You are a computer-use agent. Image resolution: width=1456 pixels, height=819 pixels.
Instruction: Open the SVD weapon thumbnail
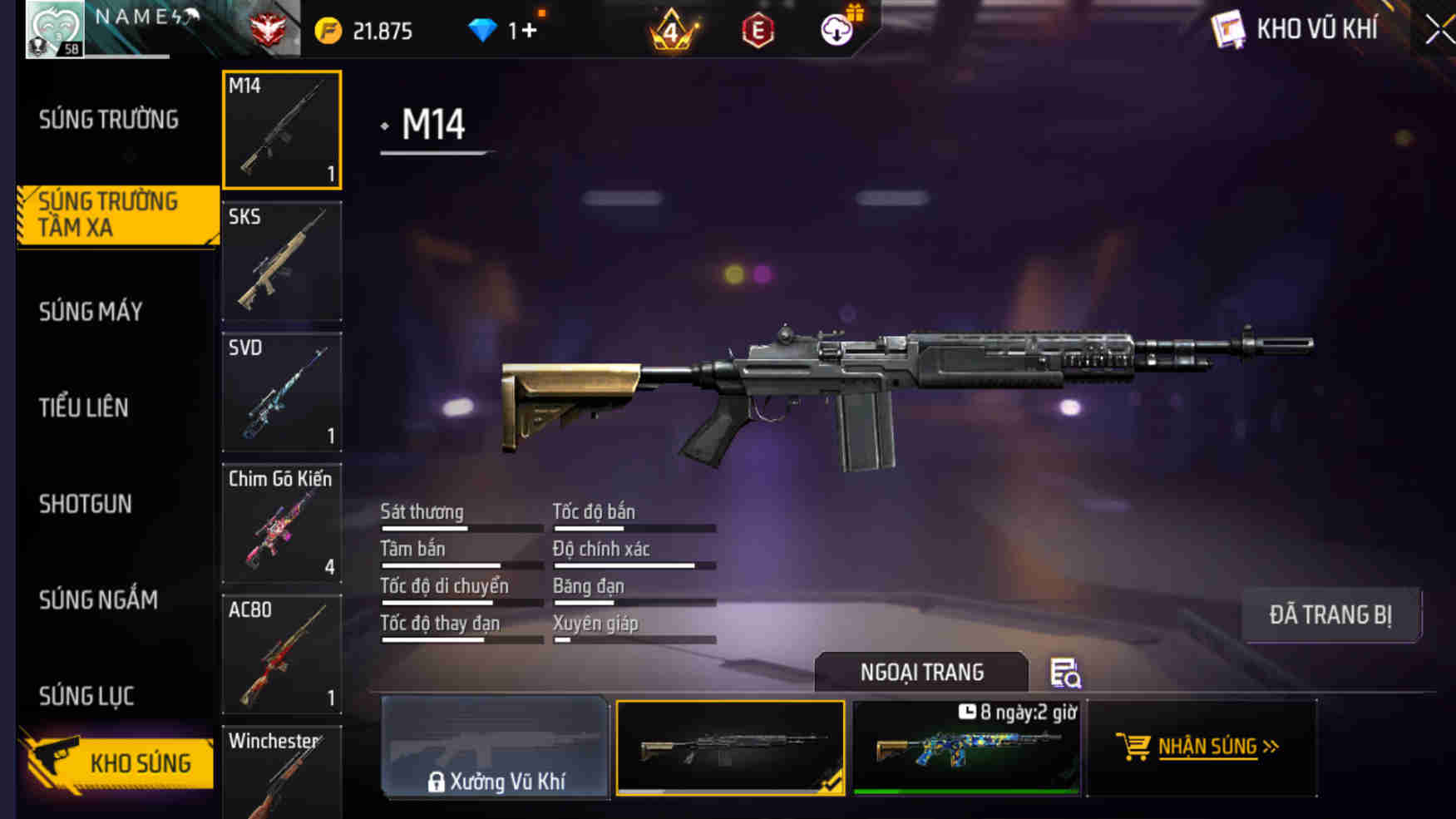282,391
